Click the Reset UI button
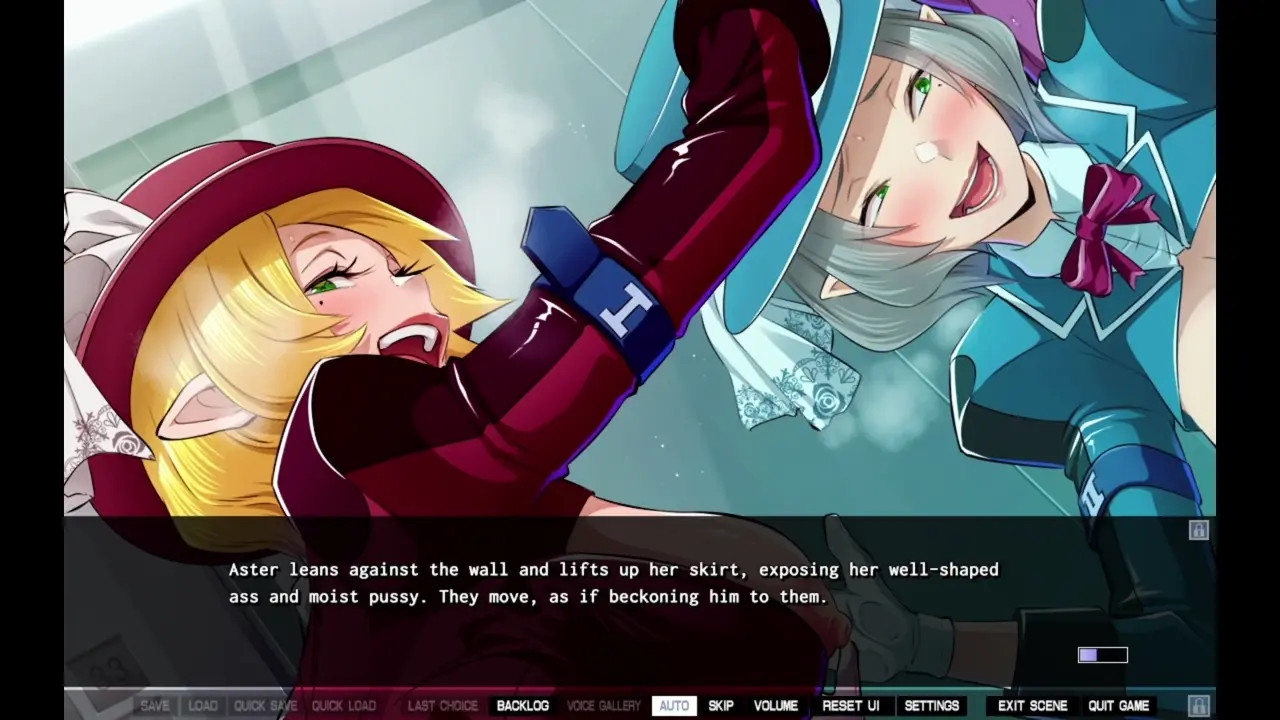Viewport: 1280px width, 720px height. tap(850, 706)
